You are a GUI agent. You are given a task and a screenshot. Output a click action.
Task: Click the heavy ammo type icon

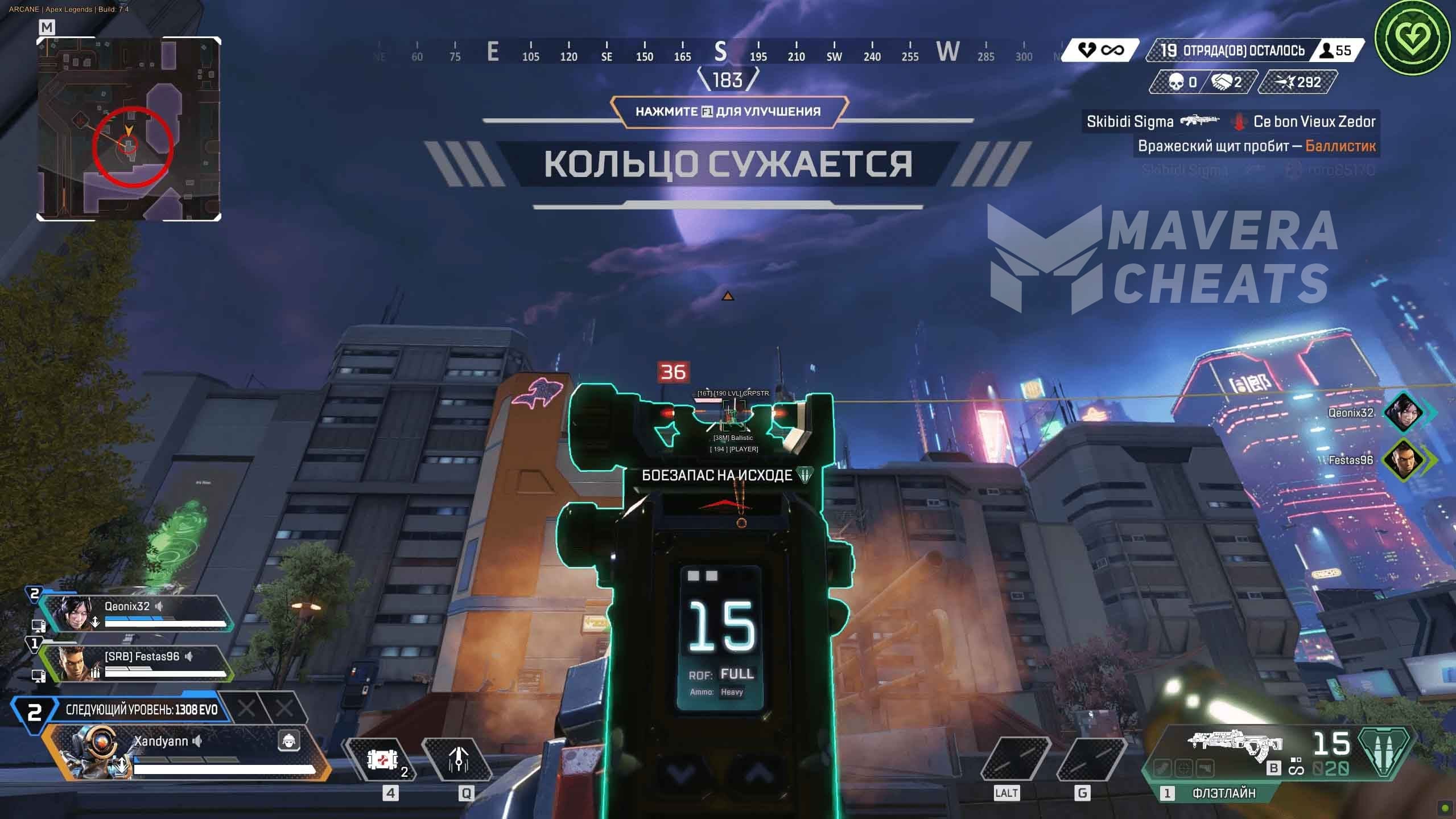tap(1384, 751)
